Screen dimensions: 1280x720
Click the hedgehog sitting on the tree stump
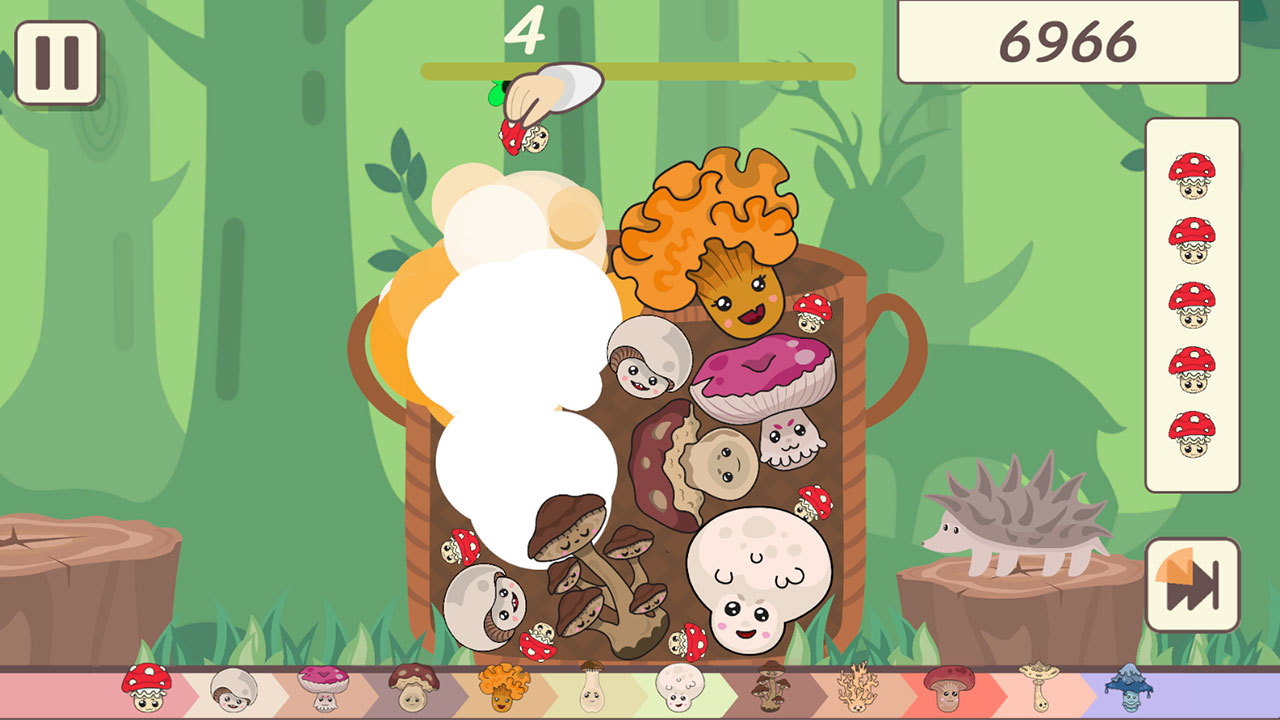coord(1015,515)
